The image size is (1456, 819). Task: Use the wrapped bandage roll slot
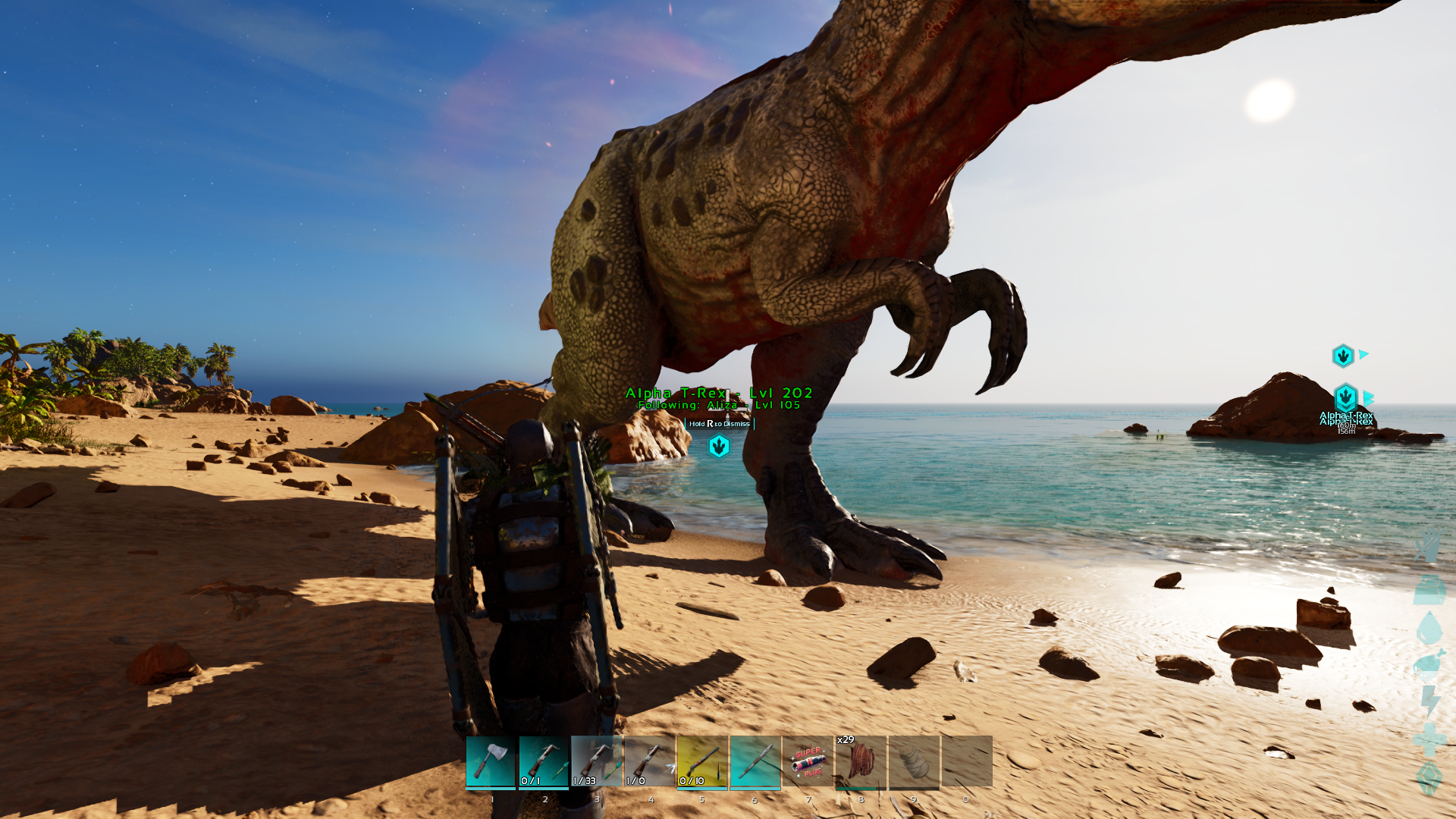coord(914,761)
